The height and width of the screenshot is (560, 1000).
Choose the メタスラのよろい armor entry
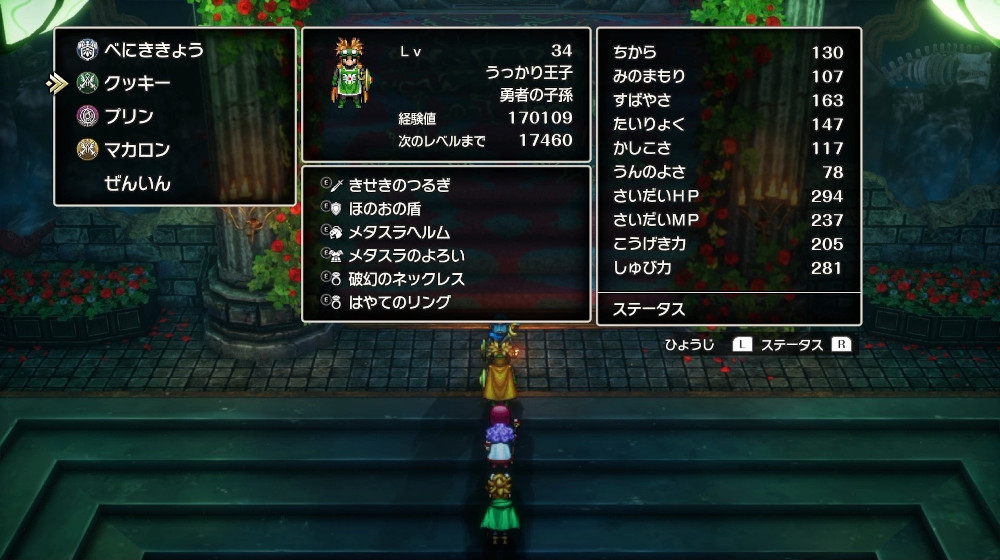406,255
